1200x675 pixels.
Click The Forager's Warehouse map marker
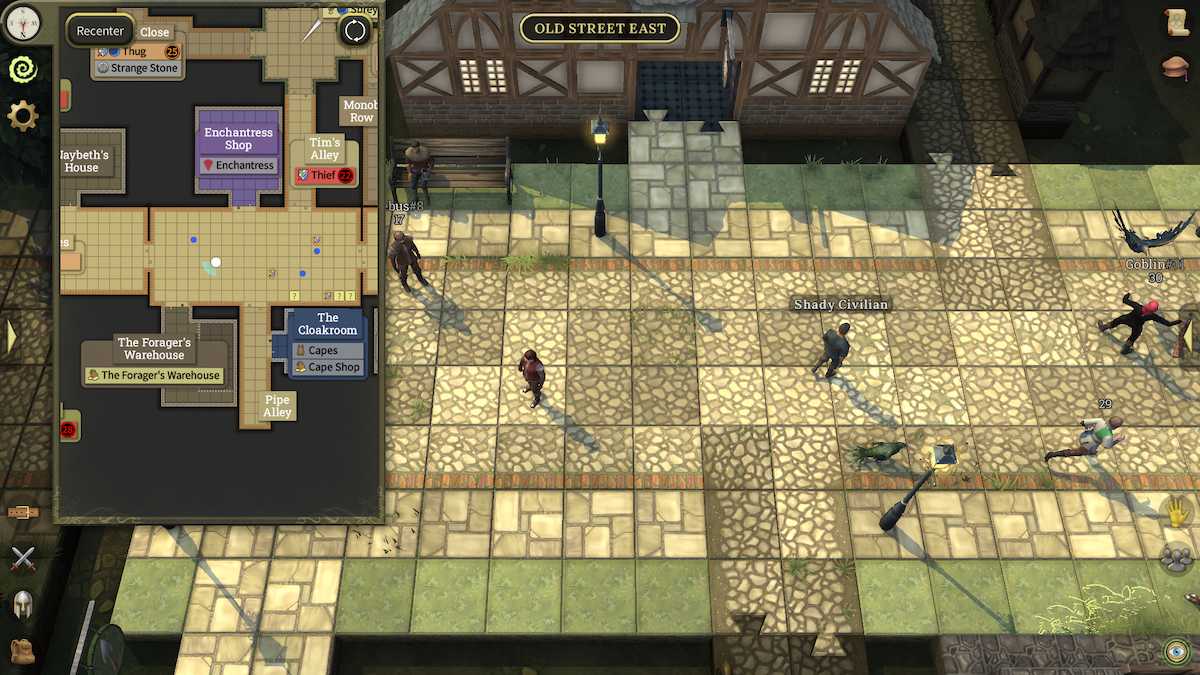[x=154, y=375]
